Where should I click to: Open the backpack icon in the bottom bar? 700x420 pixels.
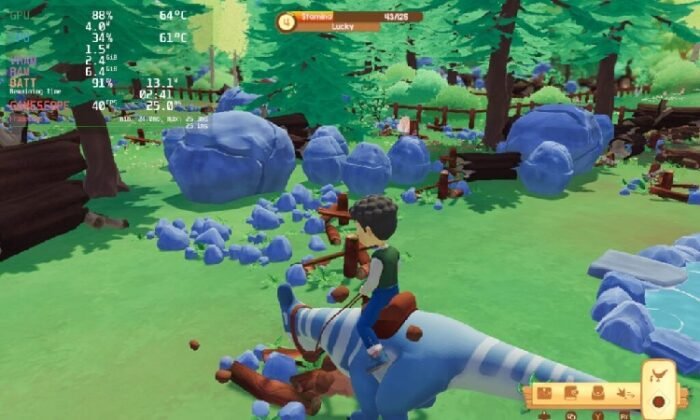(597, 395)
